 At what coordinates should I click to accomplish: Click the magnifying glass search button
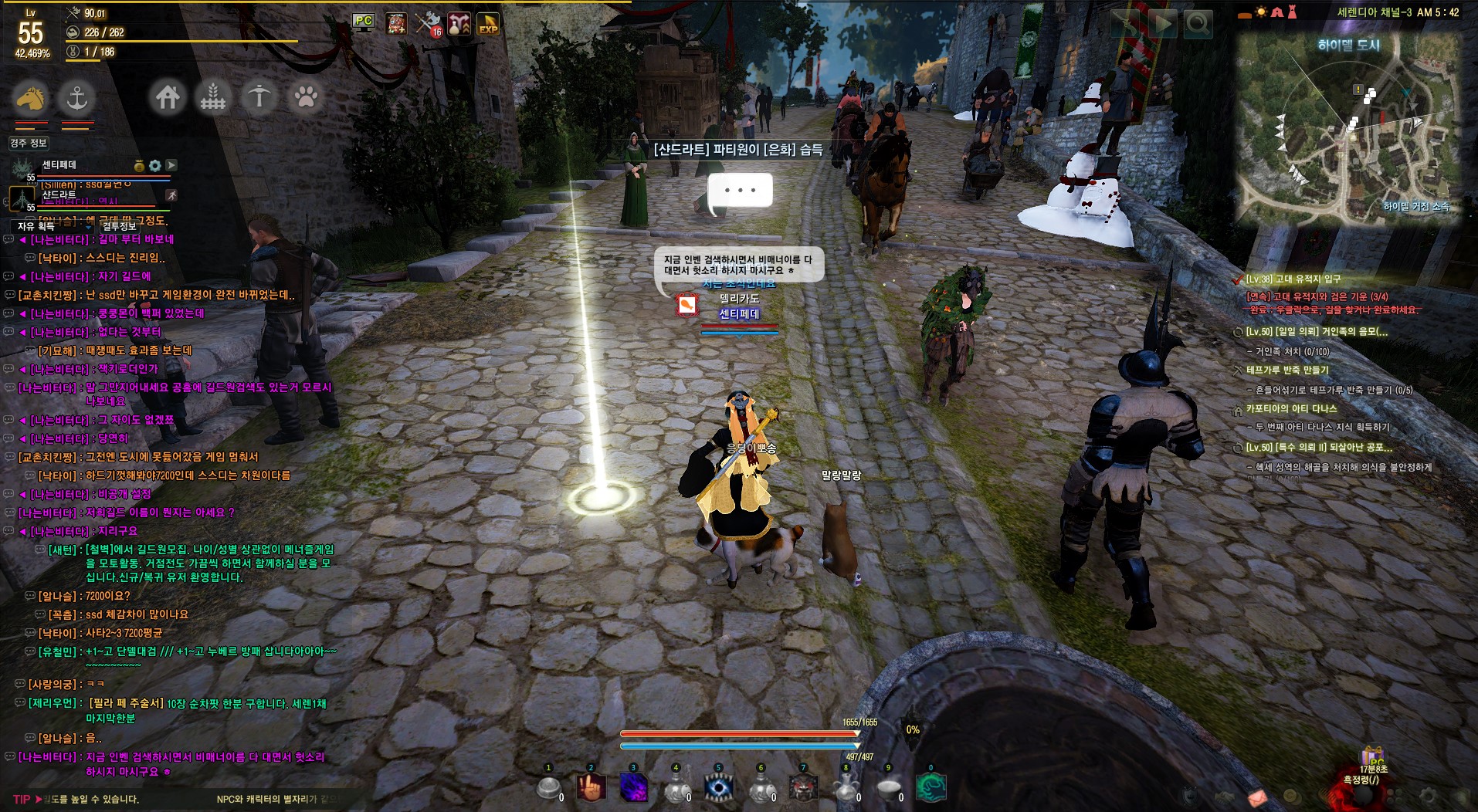point(1198,25)
